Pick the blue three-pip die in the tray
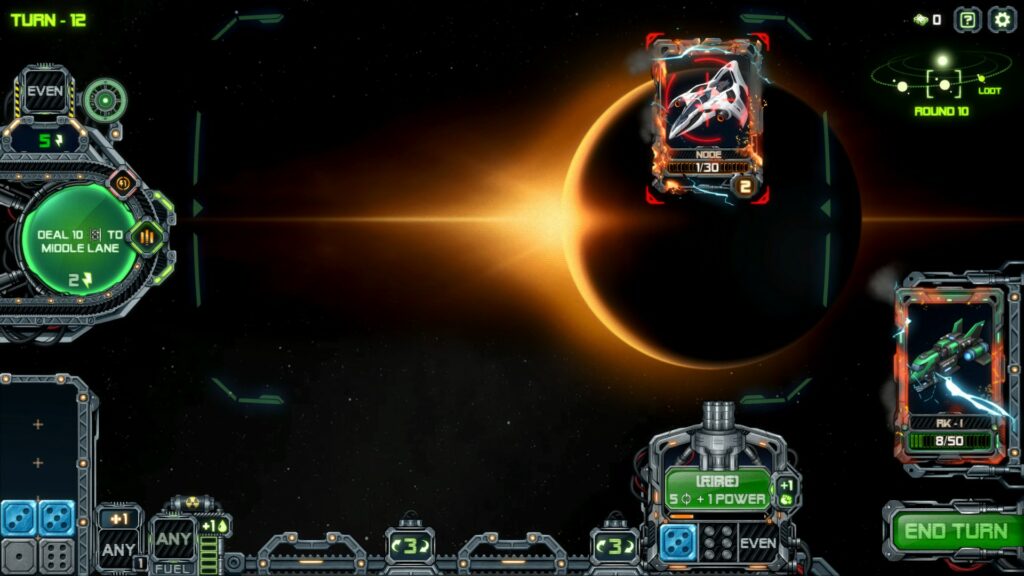1024x576 pixels. tap(19, 517)
